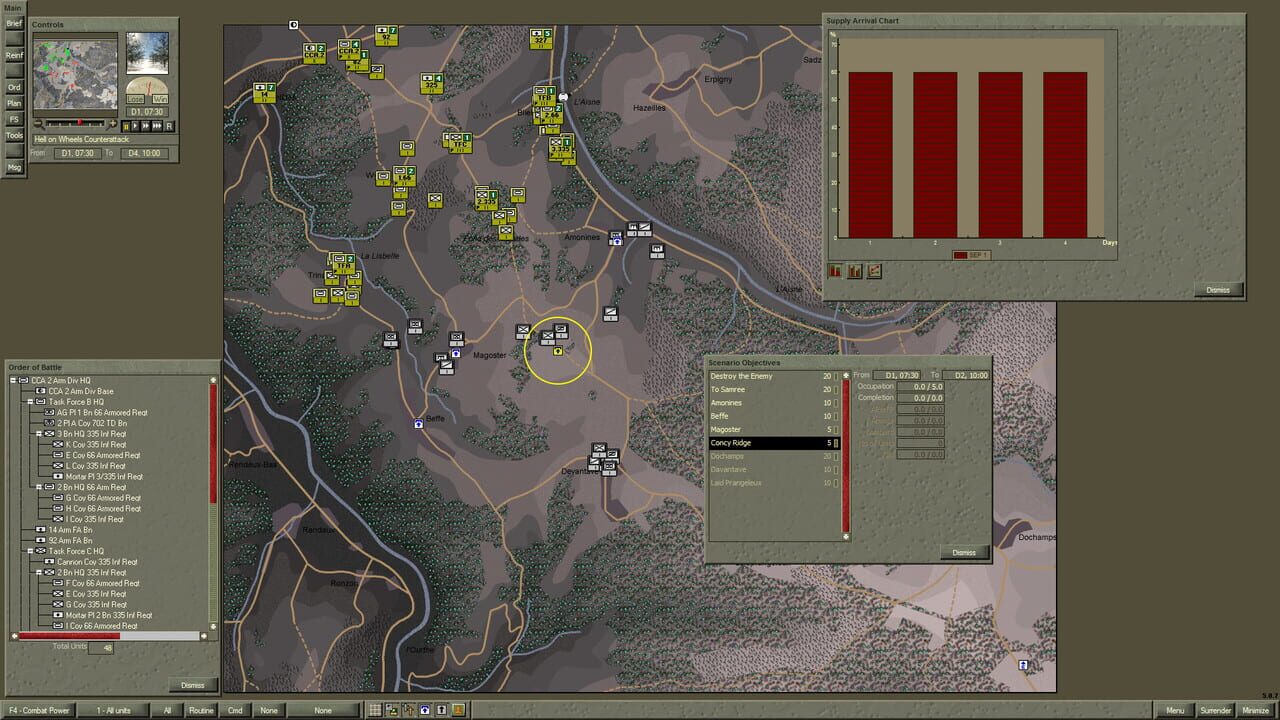Pause the game simulation in the Controls panel
Image resolution: width=1280 pixels, height=720 pixels.
point(126,126)
